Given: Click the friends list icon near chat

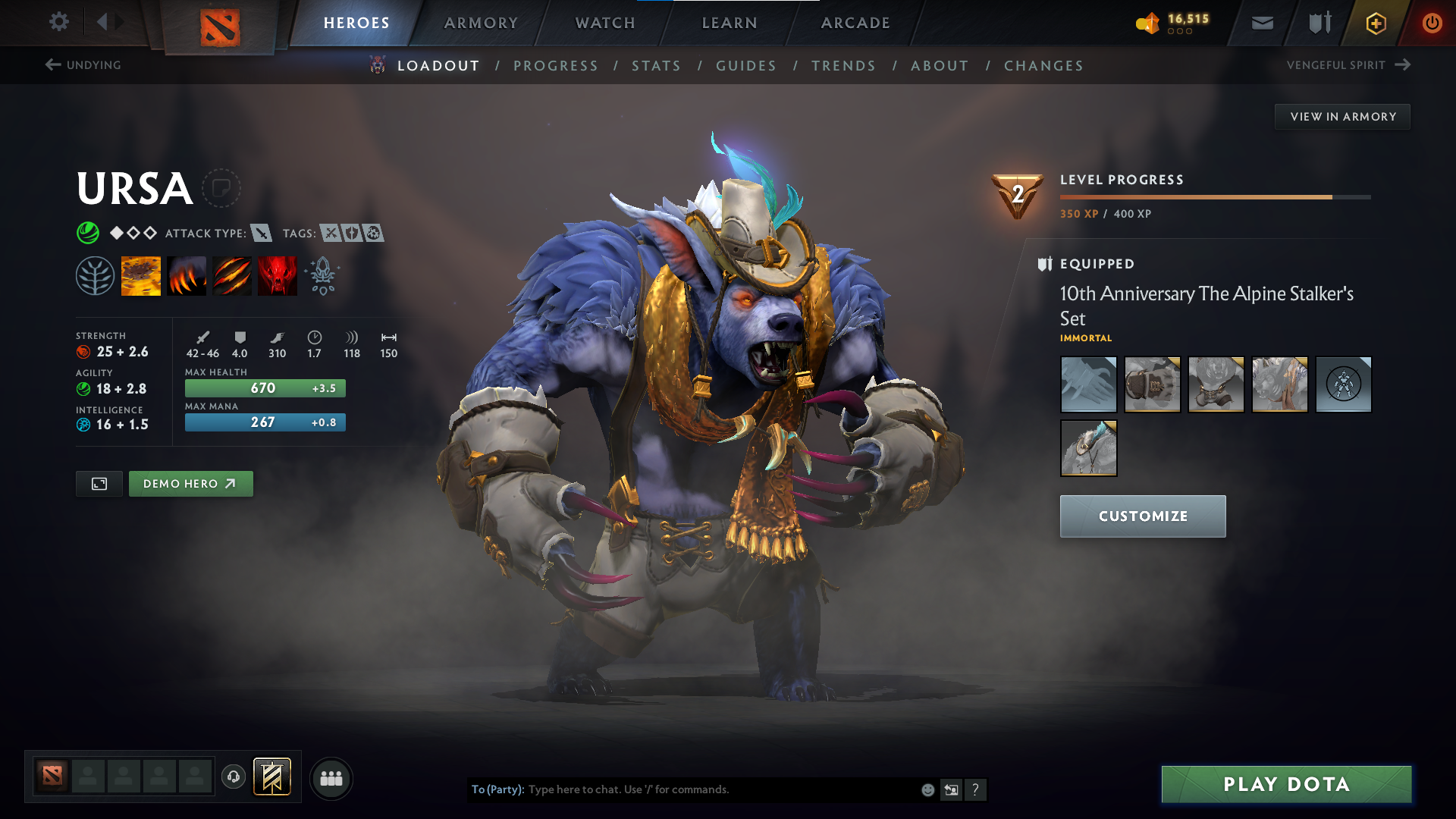Looking at the screenshot, I should coord(331,777).
